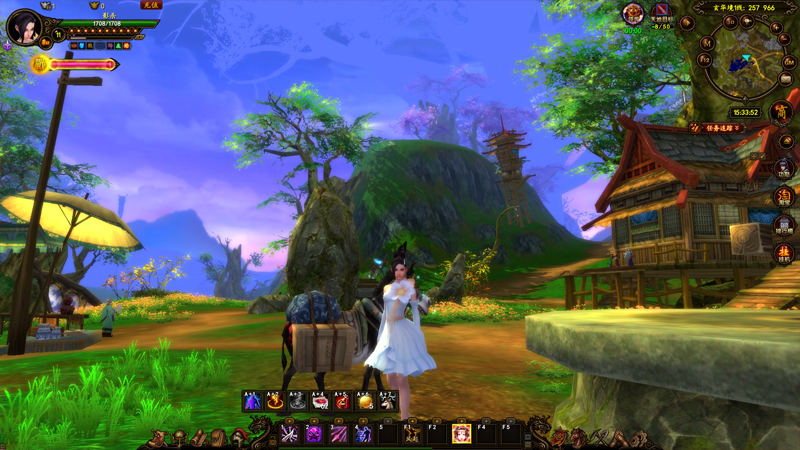Click the glowing golden orb badge

coord(41,65)
